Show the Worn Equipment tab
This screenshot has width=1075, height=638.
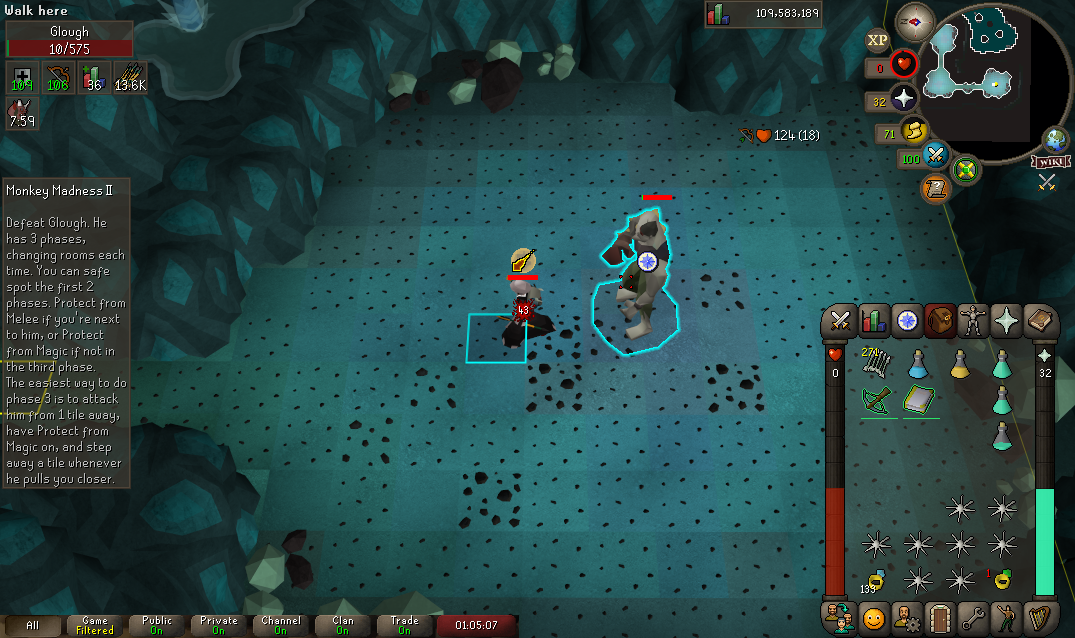coord(974,320)
